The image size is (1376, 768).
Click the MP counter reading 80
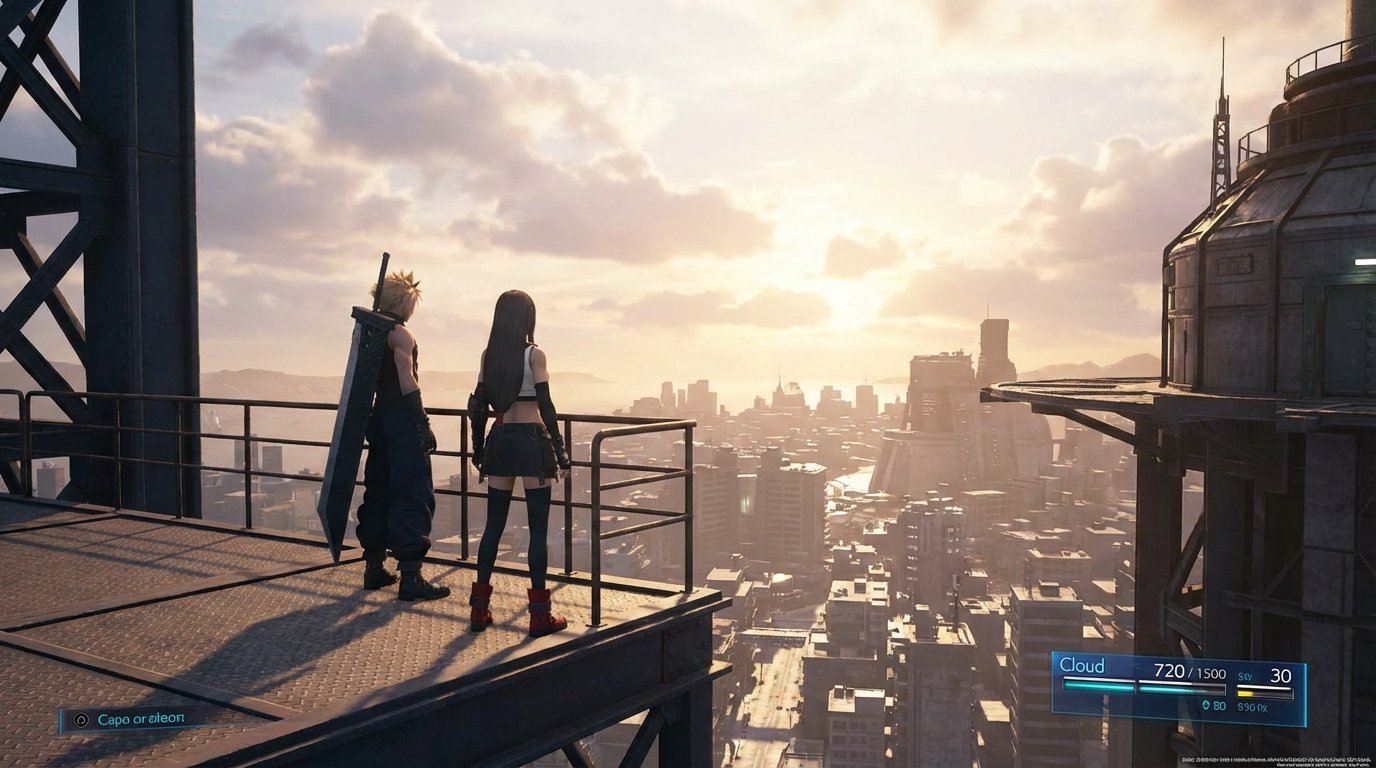(1220, 705)
